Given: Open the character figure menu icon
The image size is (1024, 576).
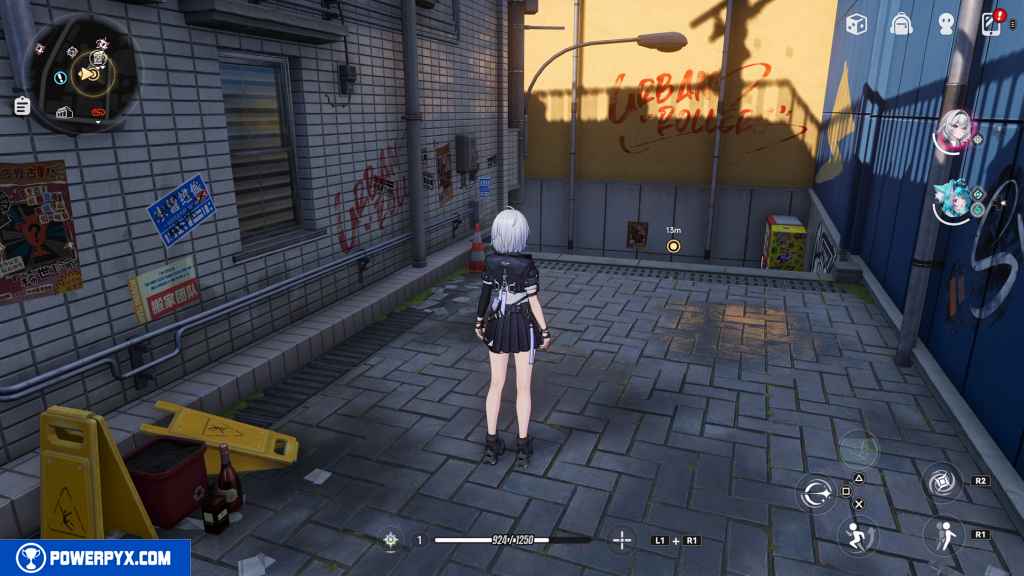Looking at the screenshot, I should click(947, 24).
